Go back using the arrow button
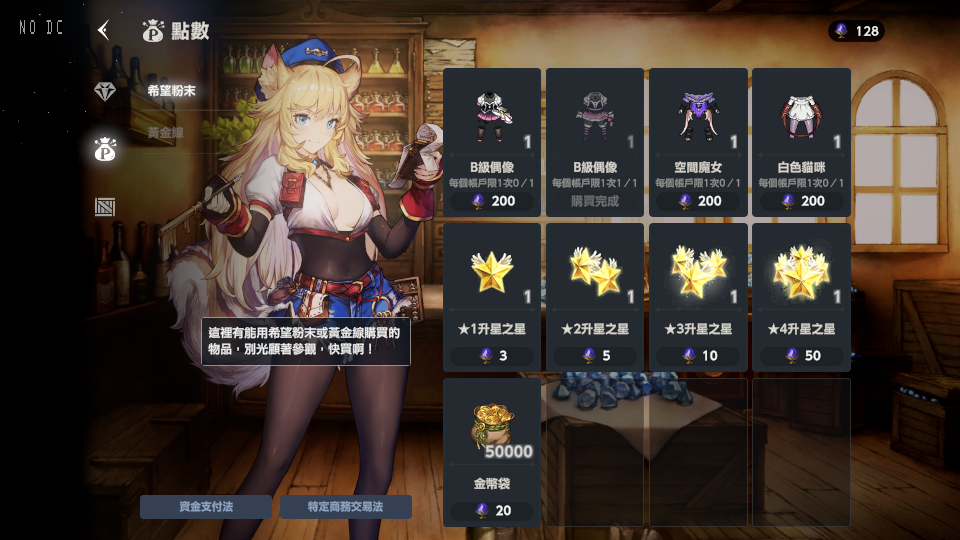This screenshot has width=960, height=540. coord(103,30)
